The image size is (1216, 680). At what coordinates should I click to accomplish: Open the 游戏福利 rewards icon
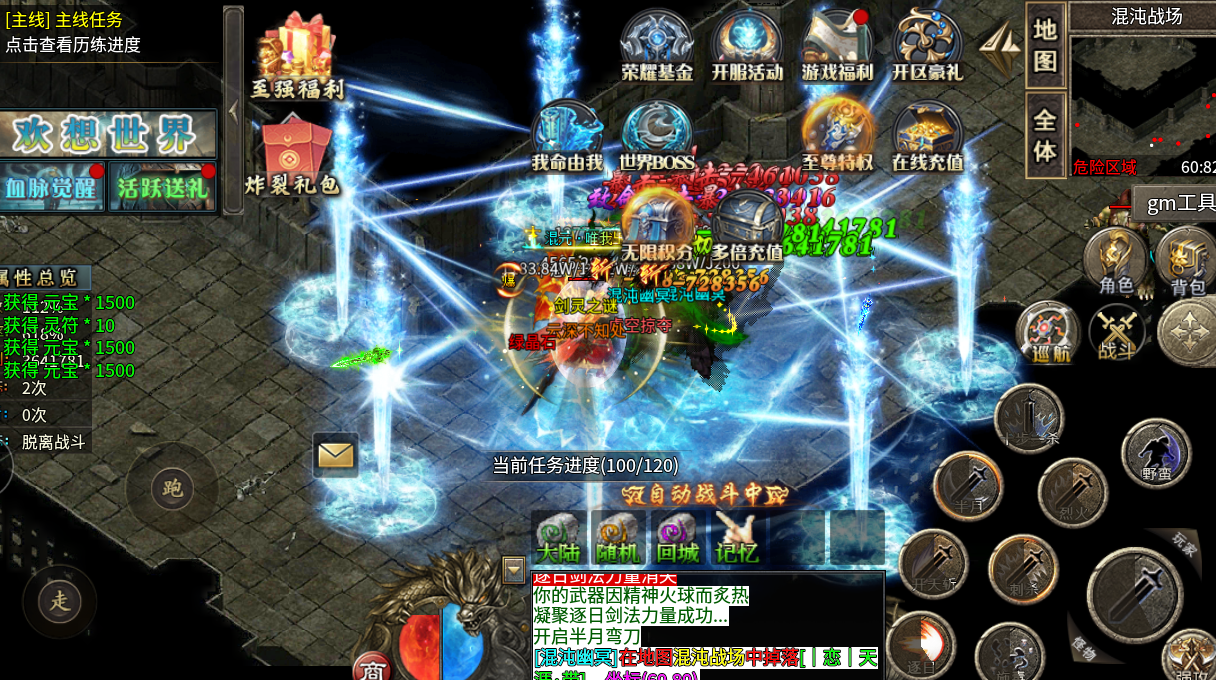837,47
